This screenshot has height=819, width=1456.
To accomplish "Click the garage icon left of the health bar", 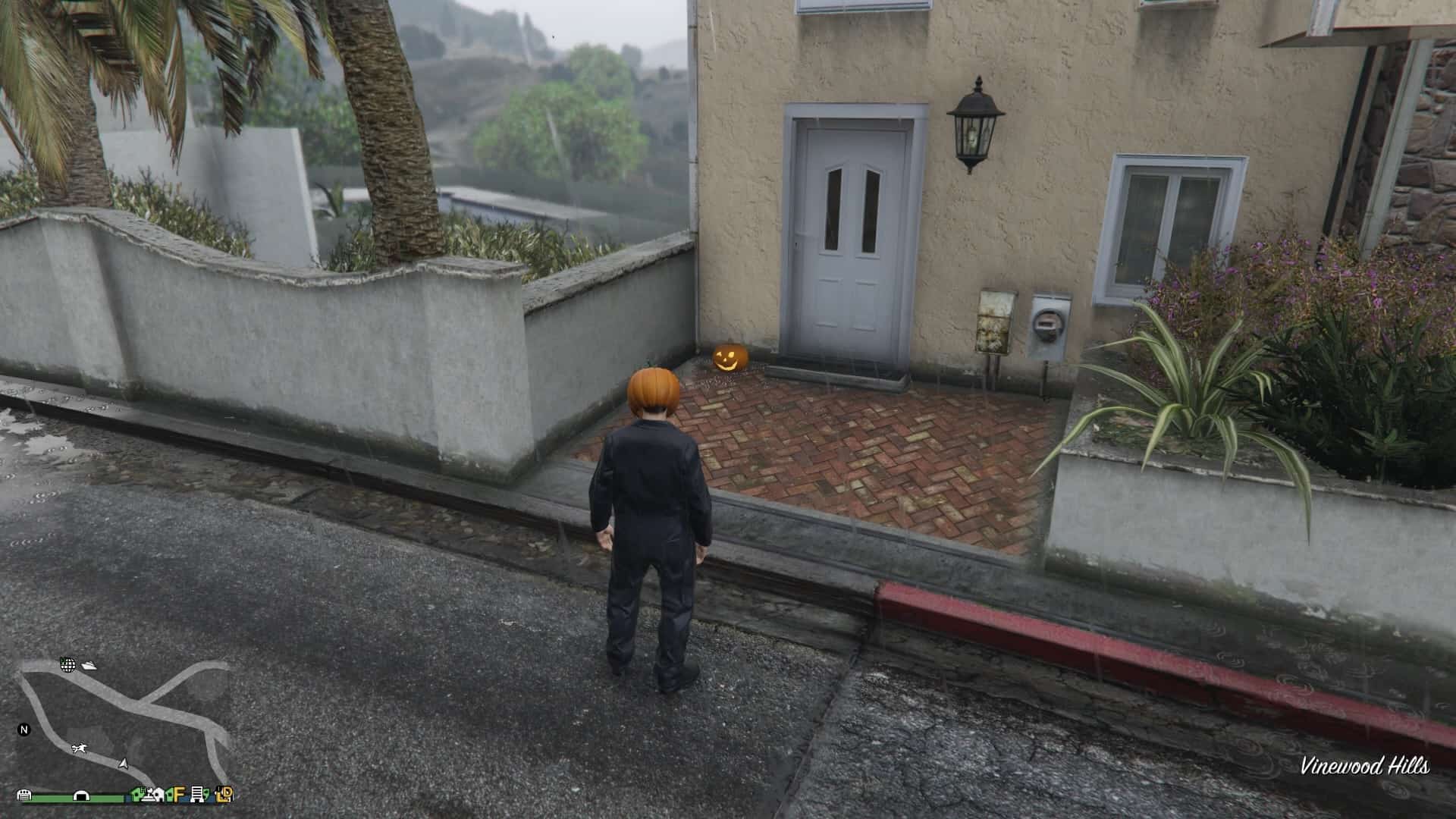I will coord(24,796).
